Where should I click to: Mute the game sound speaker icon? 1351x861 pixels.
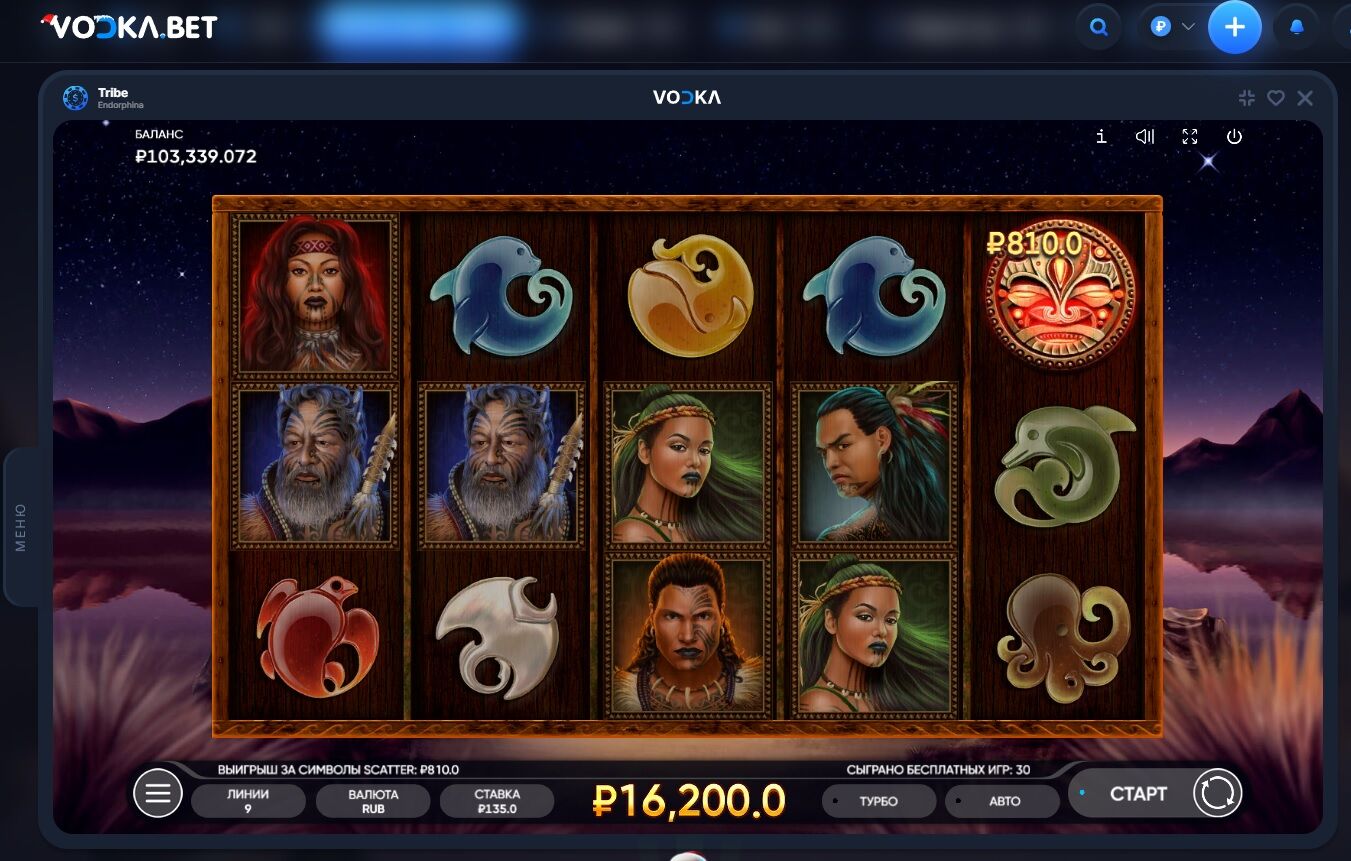coord(1145,137)
